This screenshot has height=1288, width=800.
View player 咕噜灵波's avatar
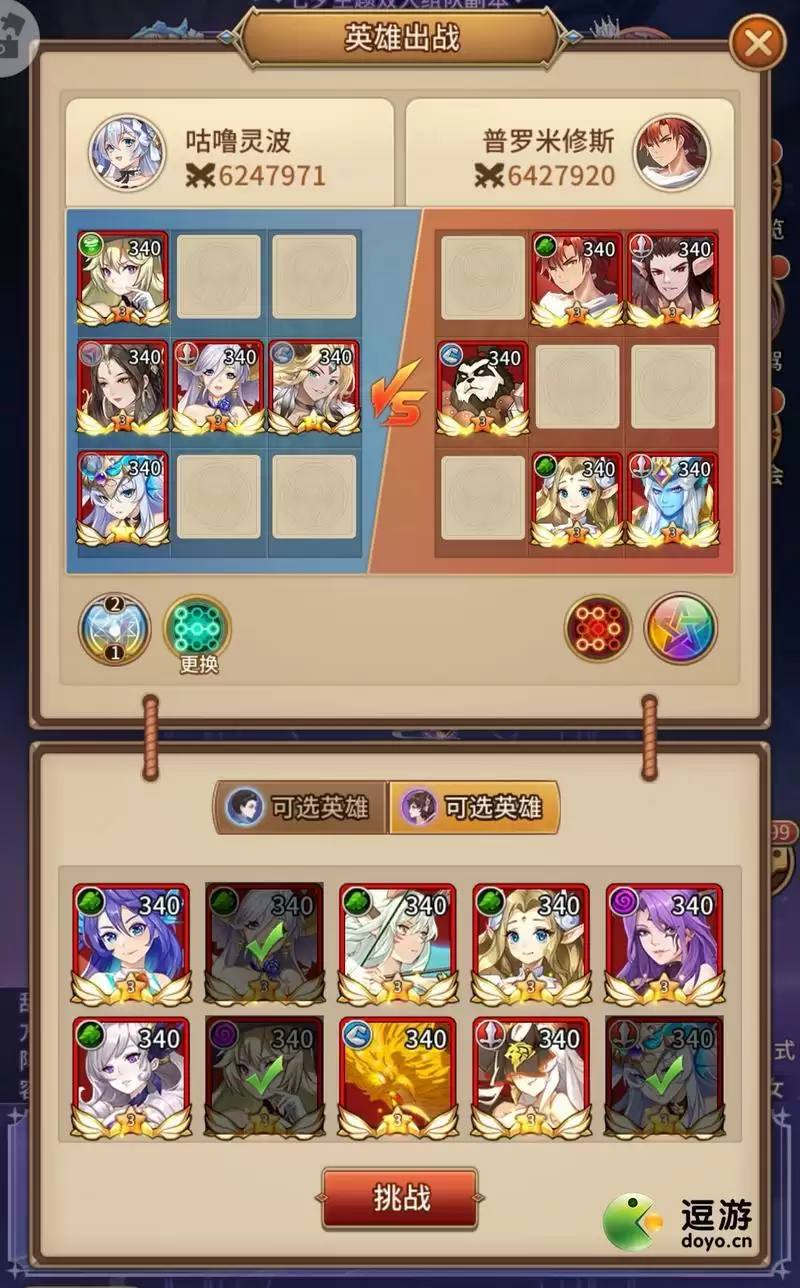(126, 153)
